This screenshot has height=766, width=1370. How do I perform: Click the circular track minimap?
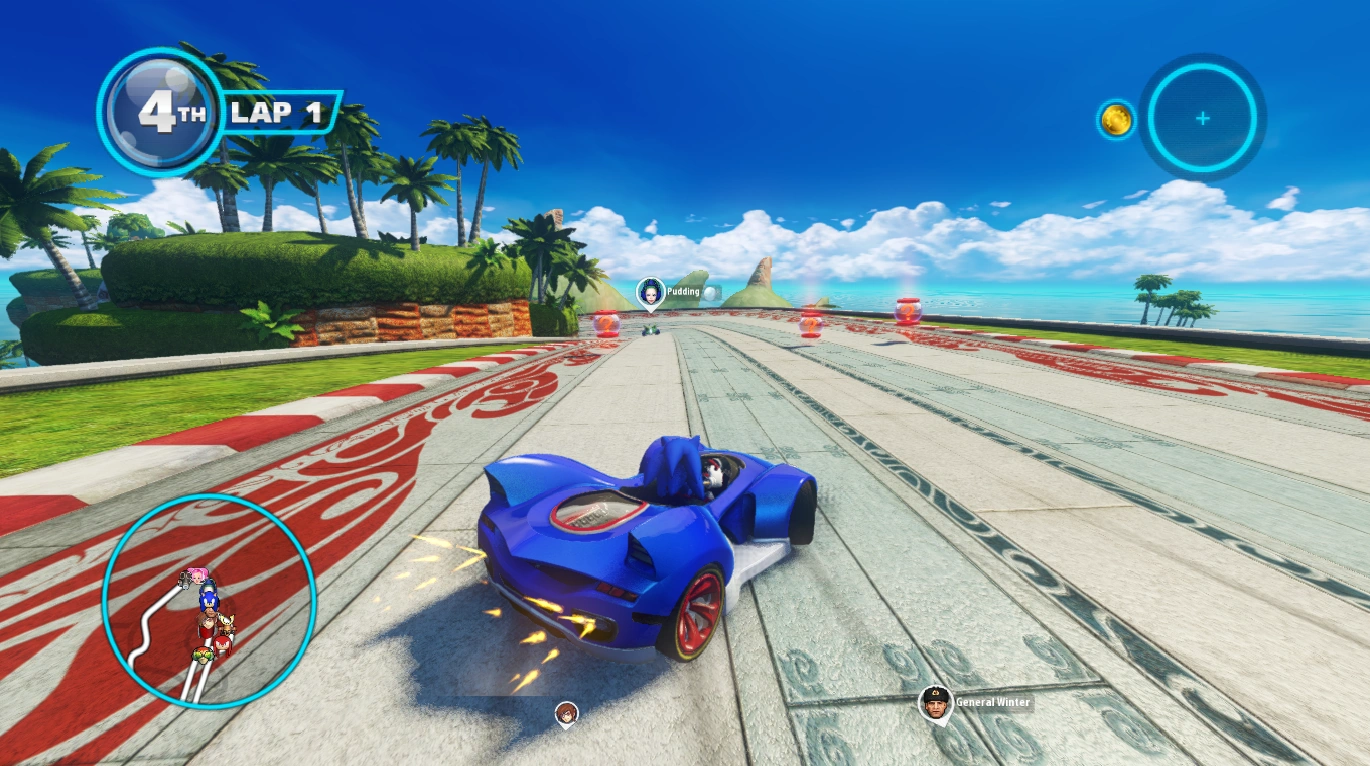209,600
